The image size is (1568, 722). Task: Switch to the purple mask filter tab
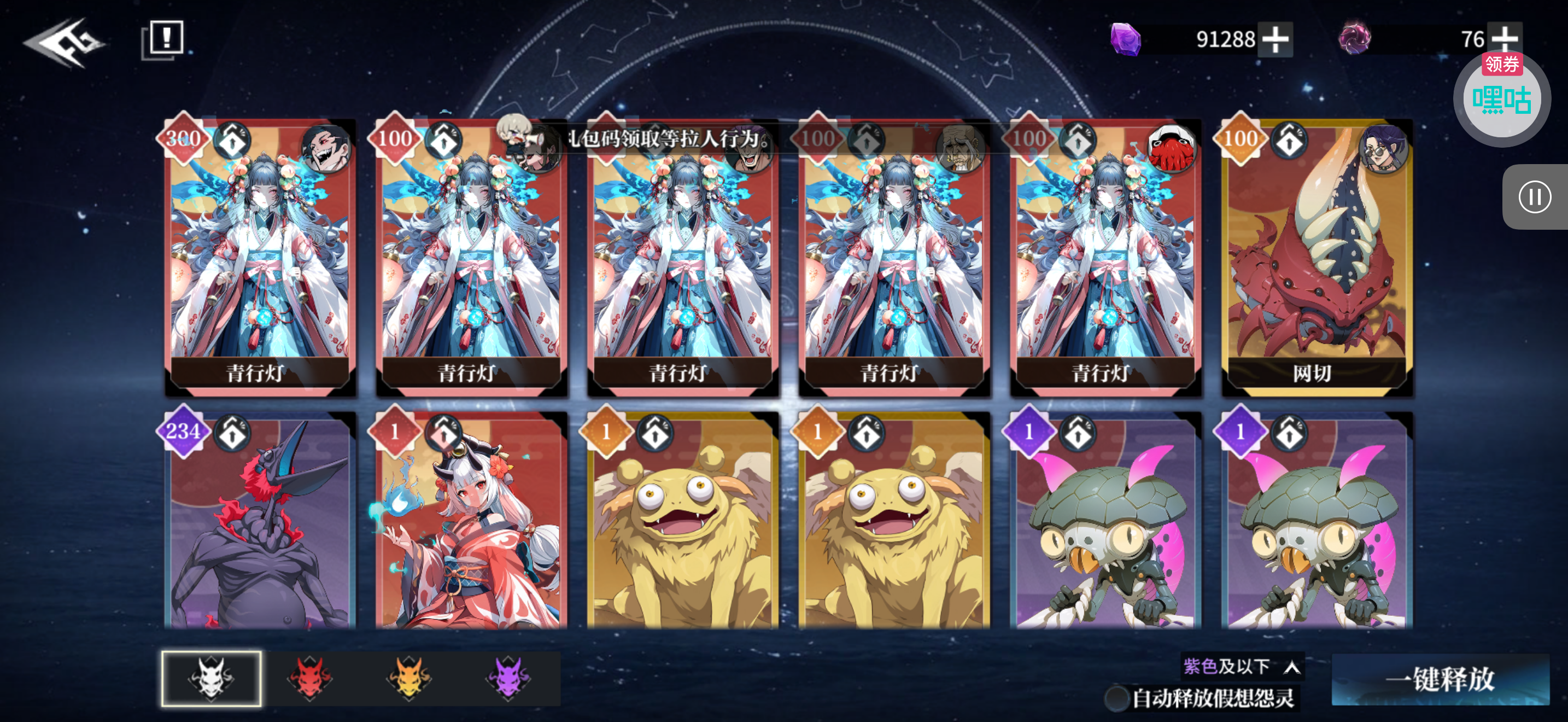point(509,678)
